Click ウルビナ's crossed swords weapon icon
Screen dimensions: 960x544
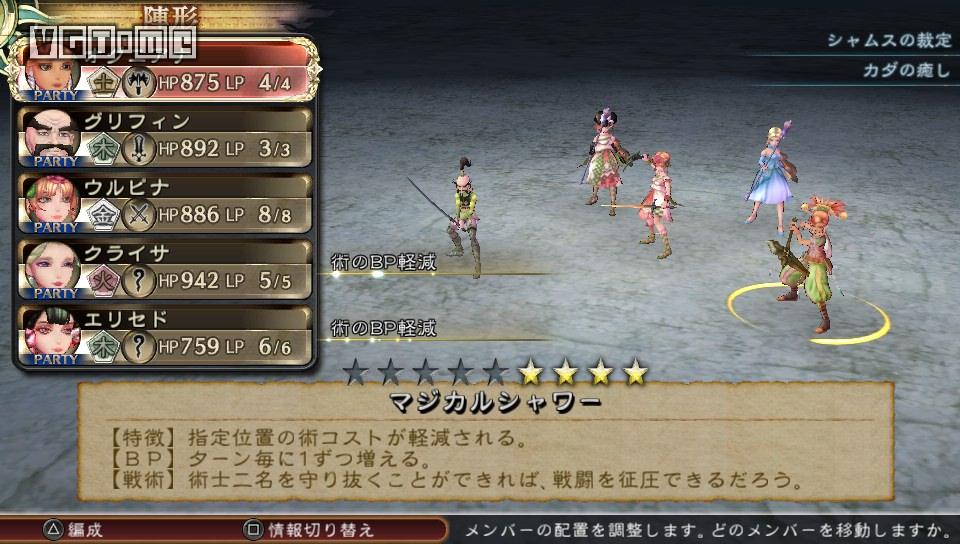click(x=137, y=214)
